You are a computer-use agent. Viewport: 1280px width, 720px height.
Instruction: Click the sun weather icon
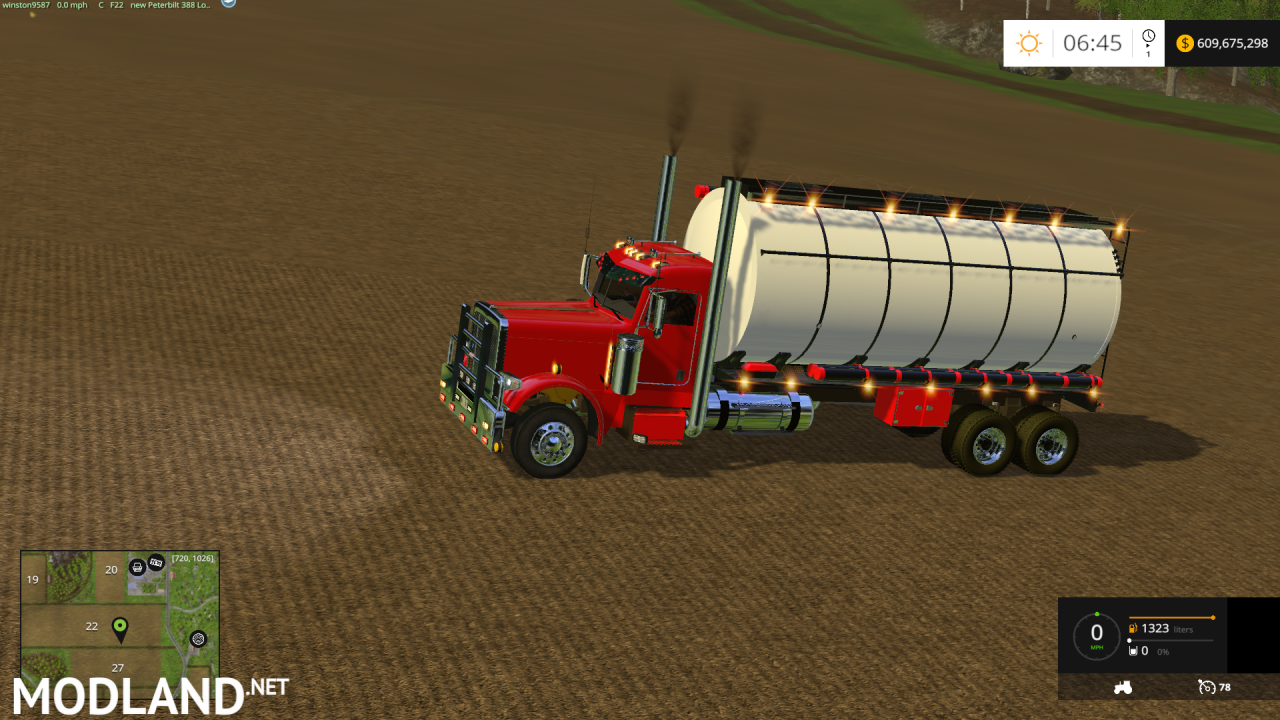[1027, 43]
